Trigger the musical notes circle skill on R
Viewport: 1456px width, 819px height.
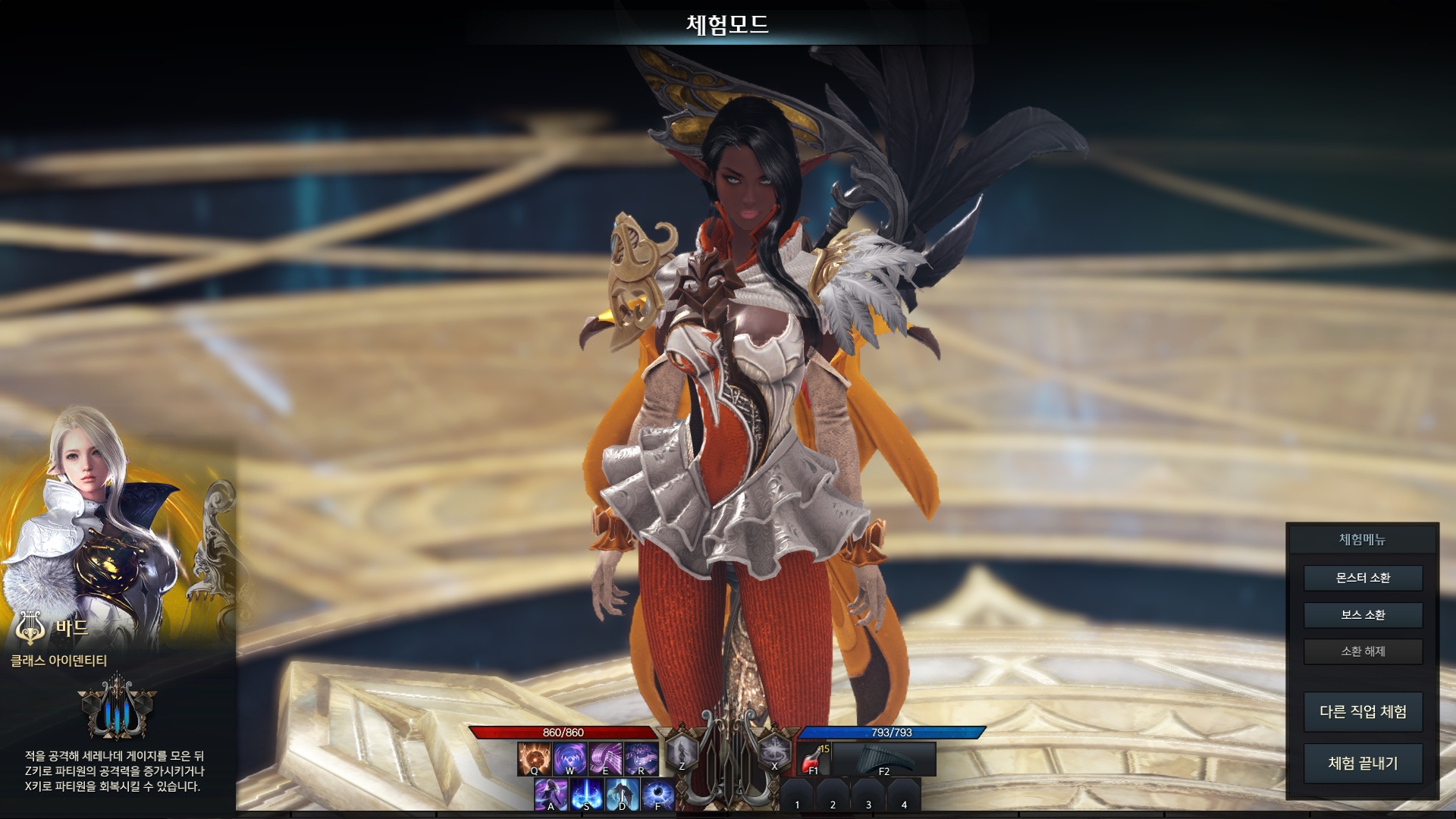(x=641, y=758)
